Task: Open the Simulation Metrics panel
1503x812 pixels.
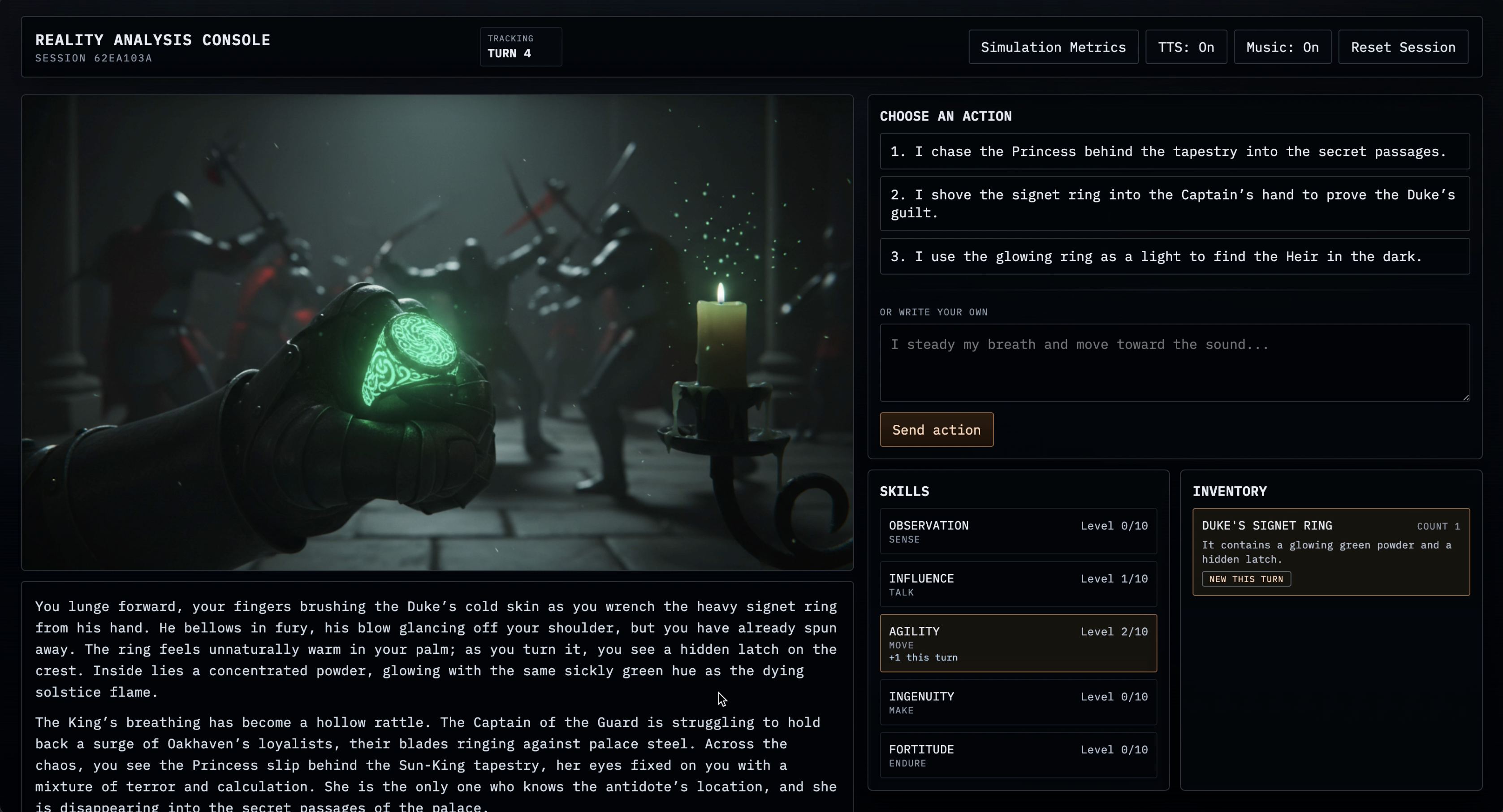Action: pyautogui.click(x=1053, y=47)
